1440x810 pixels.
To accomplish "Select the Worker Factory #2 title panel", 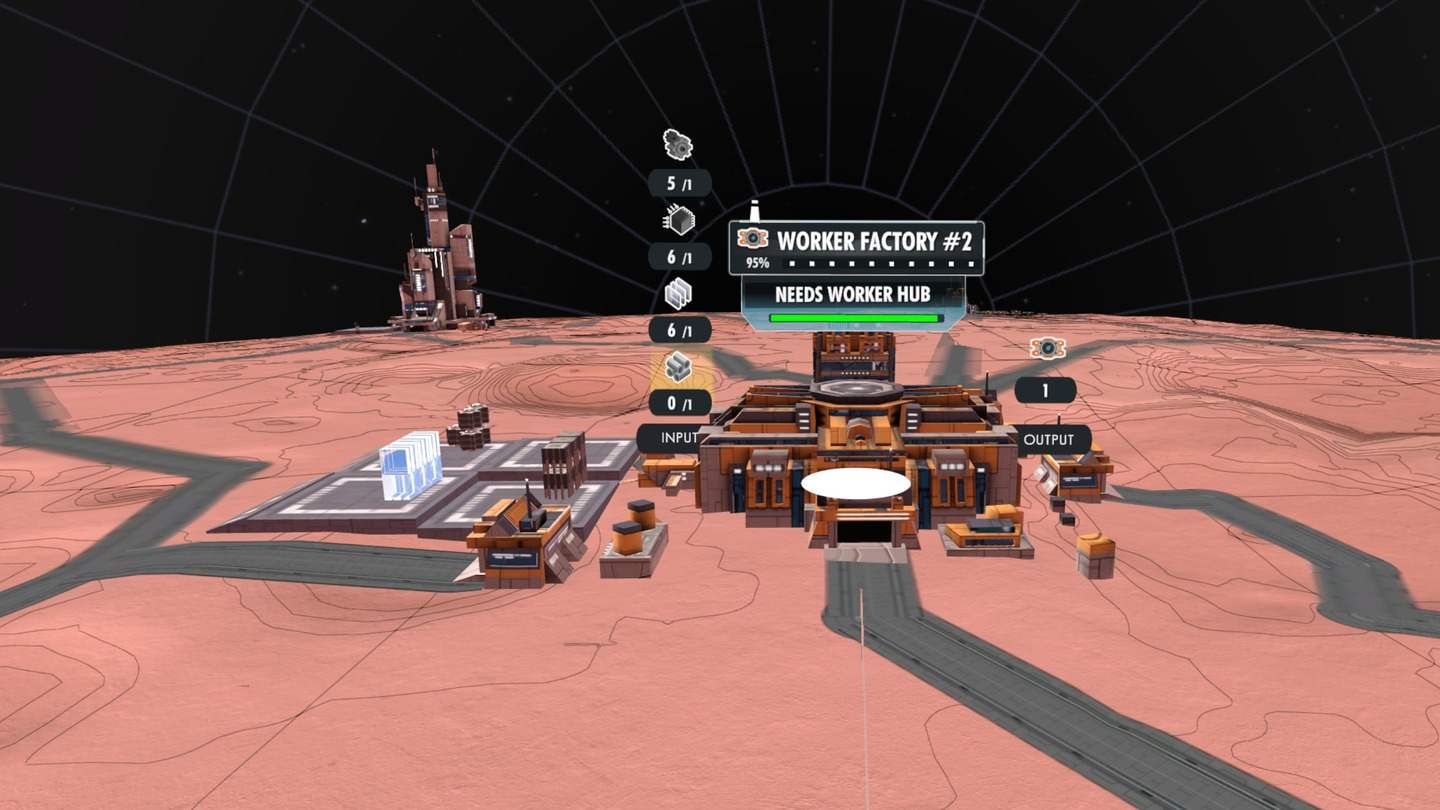I will (856, 248).
